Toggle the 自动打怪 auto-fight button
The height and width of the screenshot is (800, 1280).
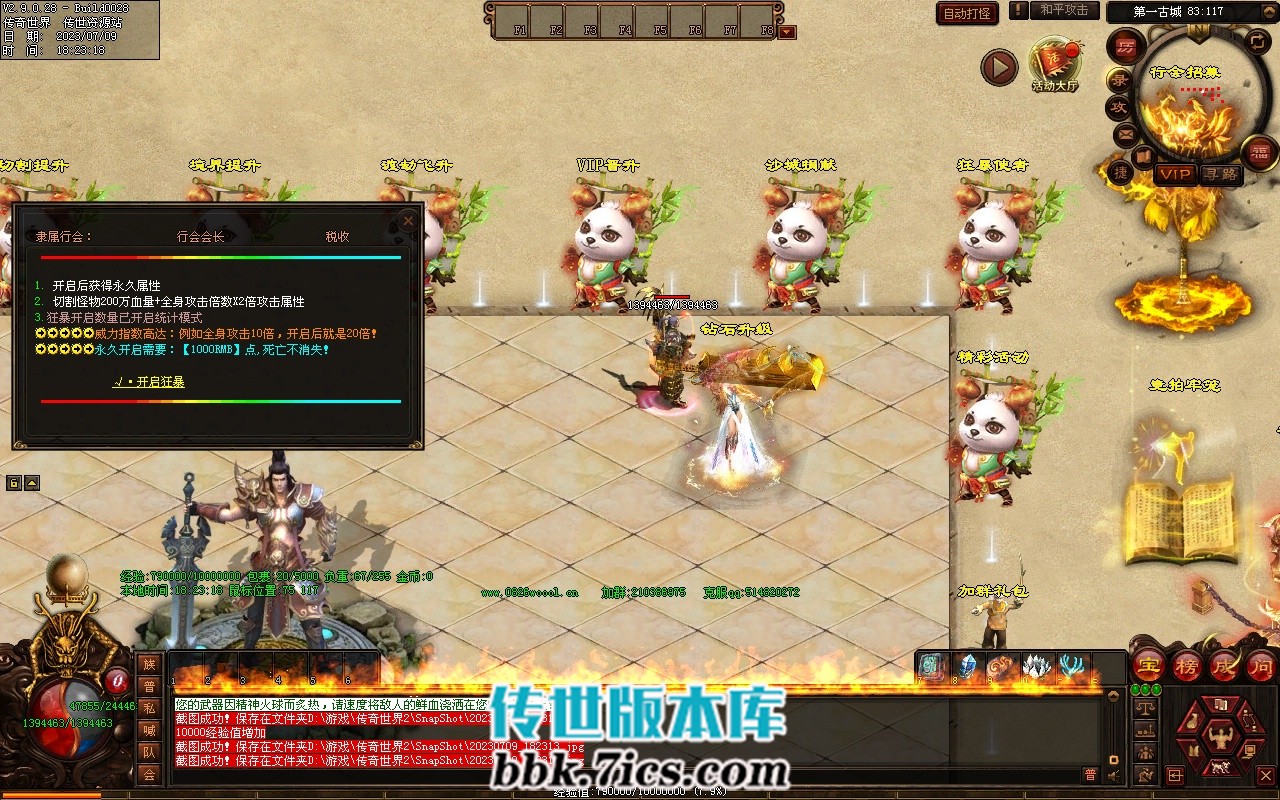(967, 13)
